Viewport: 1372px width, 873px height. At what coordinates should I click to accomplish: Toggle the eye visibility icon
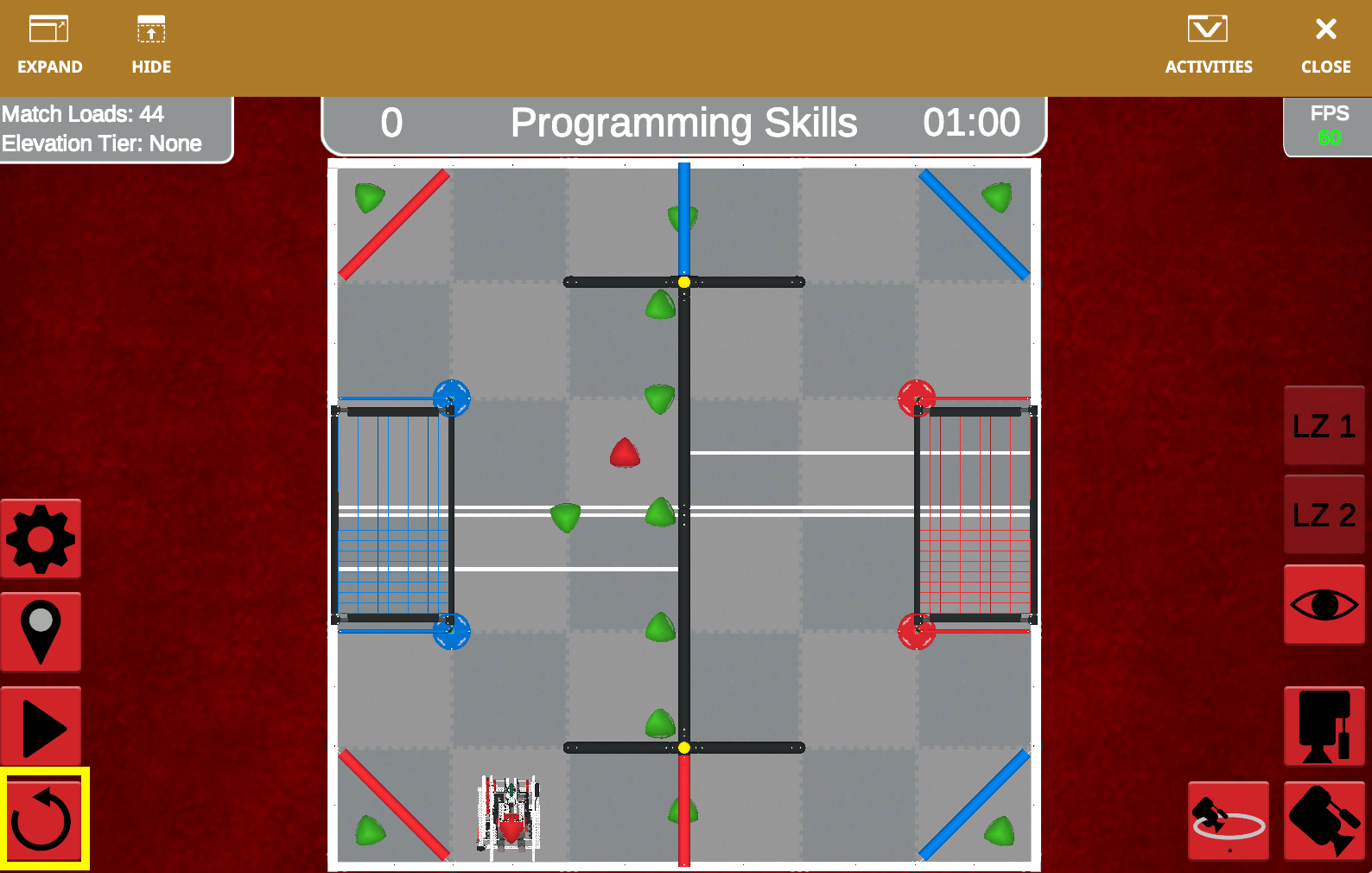(1324, 603)
